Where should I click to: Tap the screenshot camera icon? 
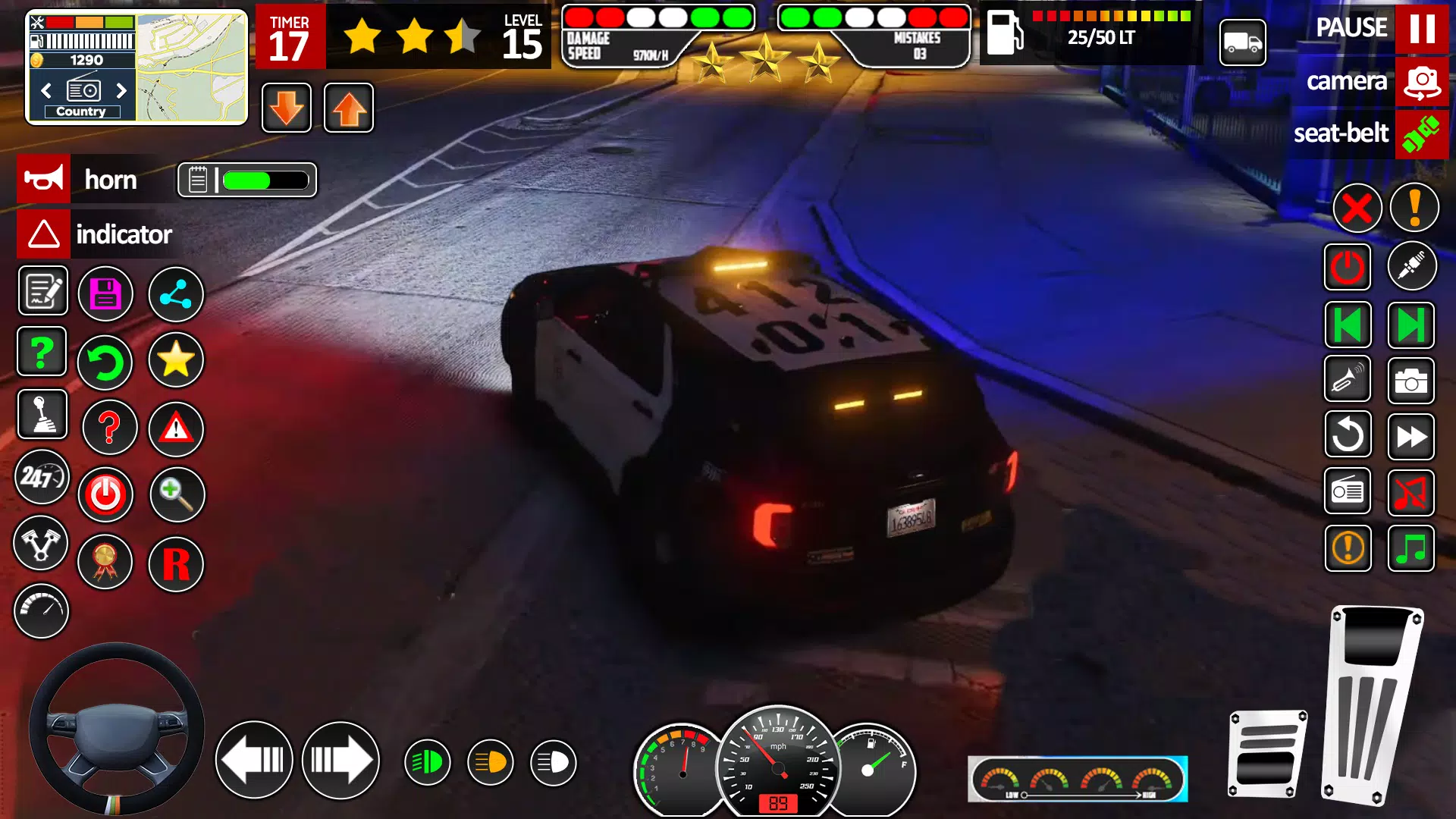1412,381
